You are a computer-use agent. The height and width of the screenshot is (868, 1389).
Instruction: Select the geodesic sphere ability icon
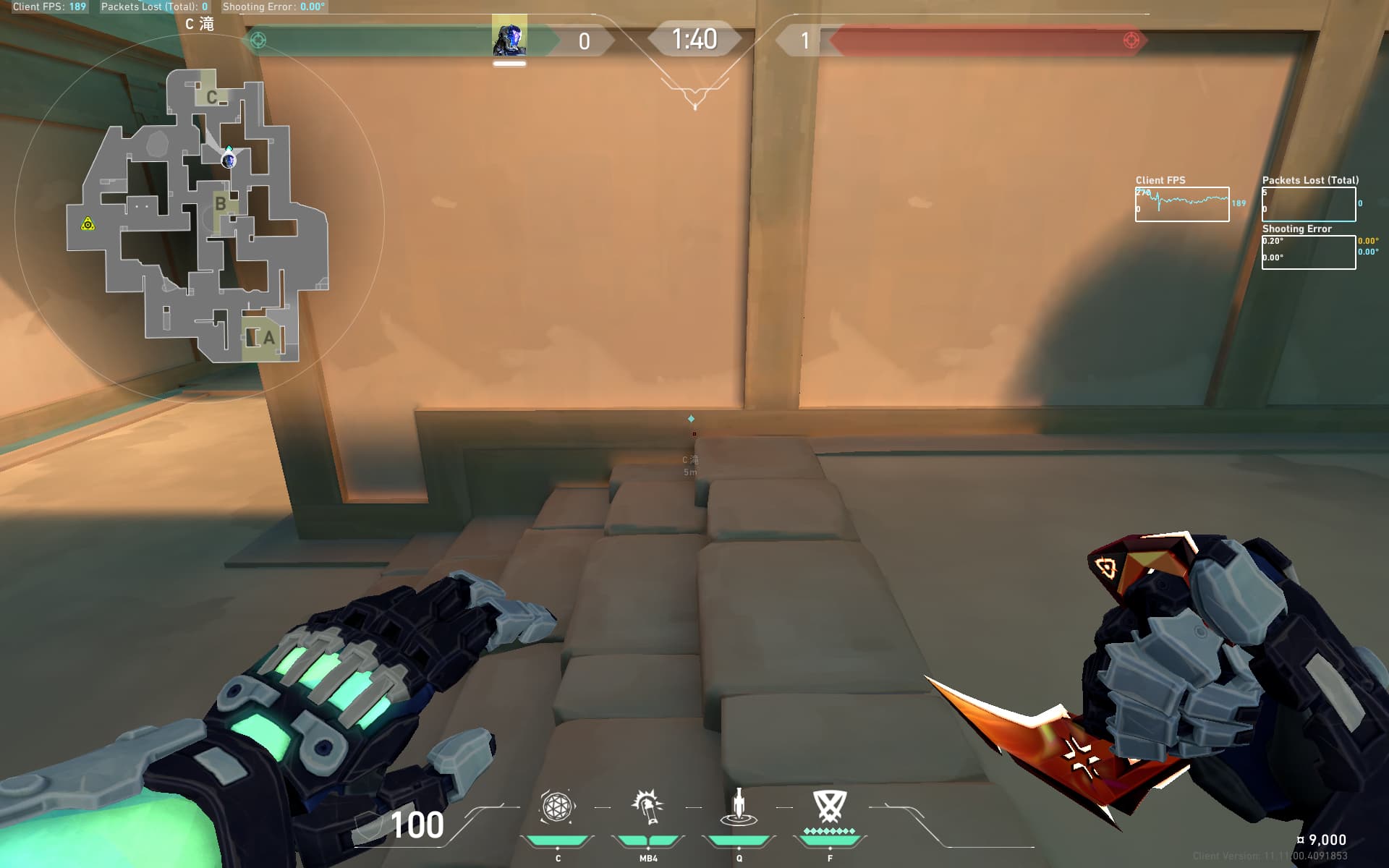(x=557, y=807)
